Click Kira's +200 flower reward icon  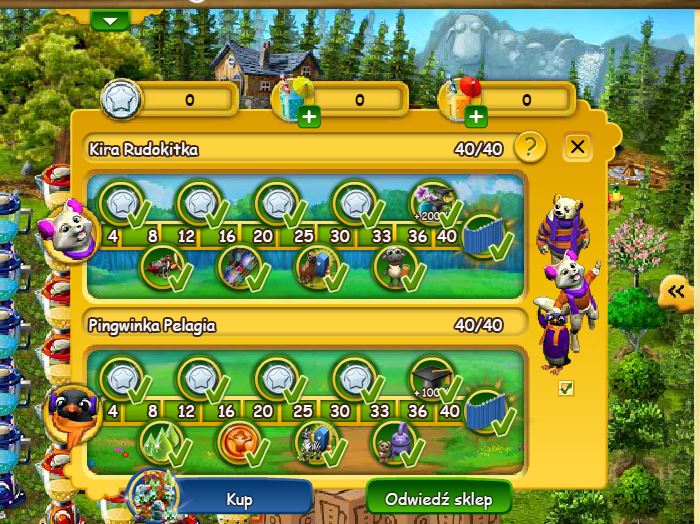(432, 201)
